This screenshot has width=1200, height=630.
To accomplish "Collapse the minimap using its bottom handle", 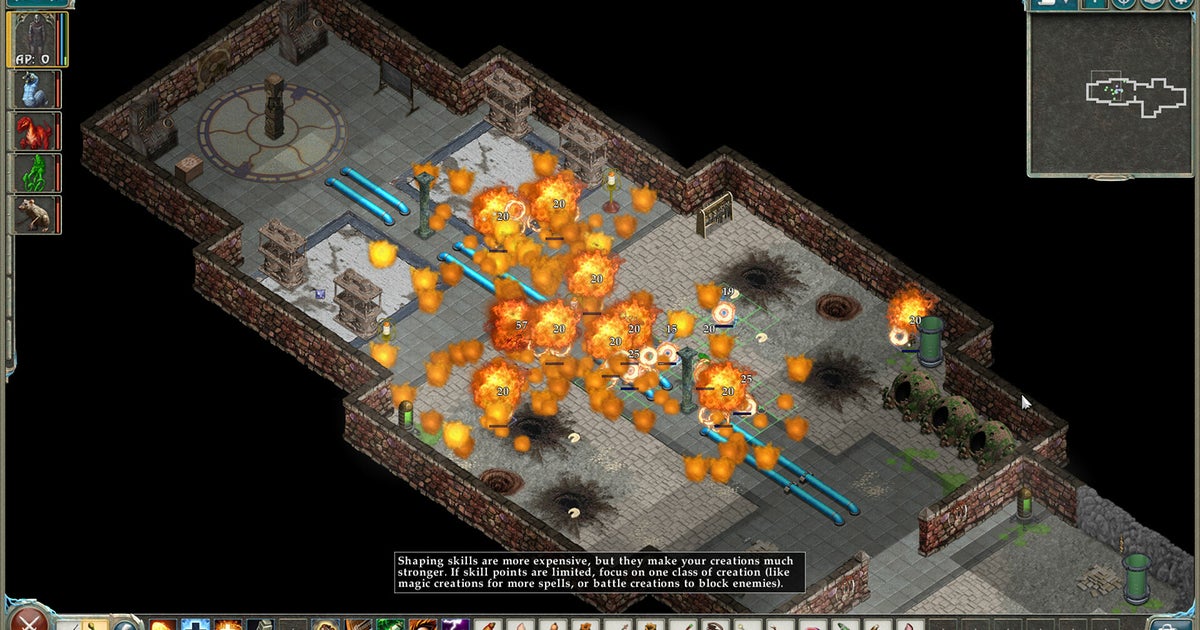I will [x=1110, y=178].
